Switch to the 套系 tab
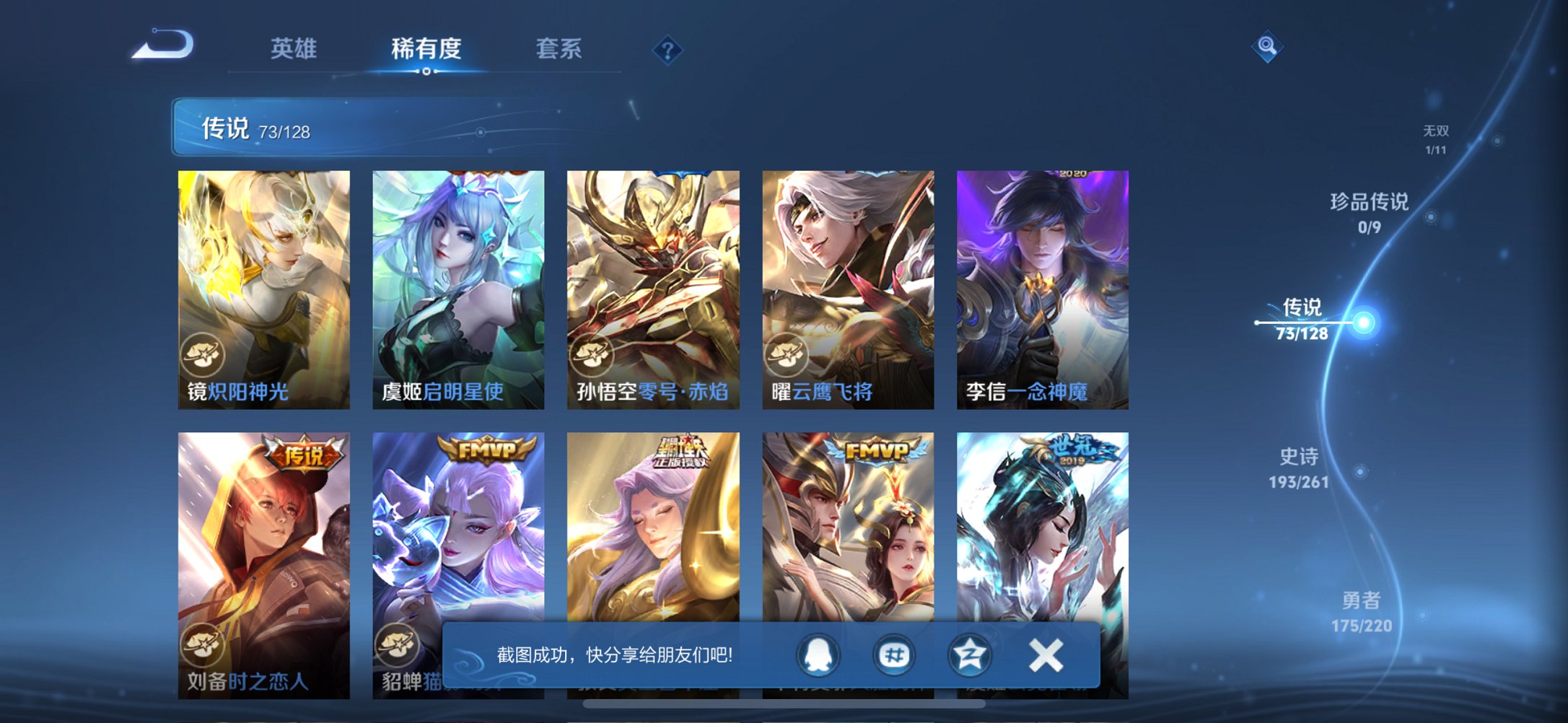Image resolution: width=1568 pixels, height=723 pixels. [x=559, y=49]
